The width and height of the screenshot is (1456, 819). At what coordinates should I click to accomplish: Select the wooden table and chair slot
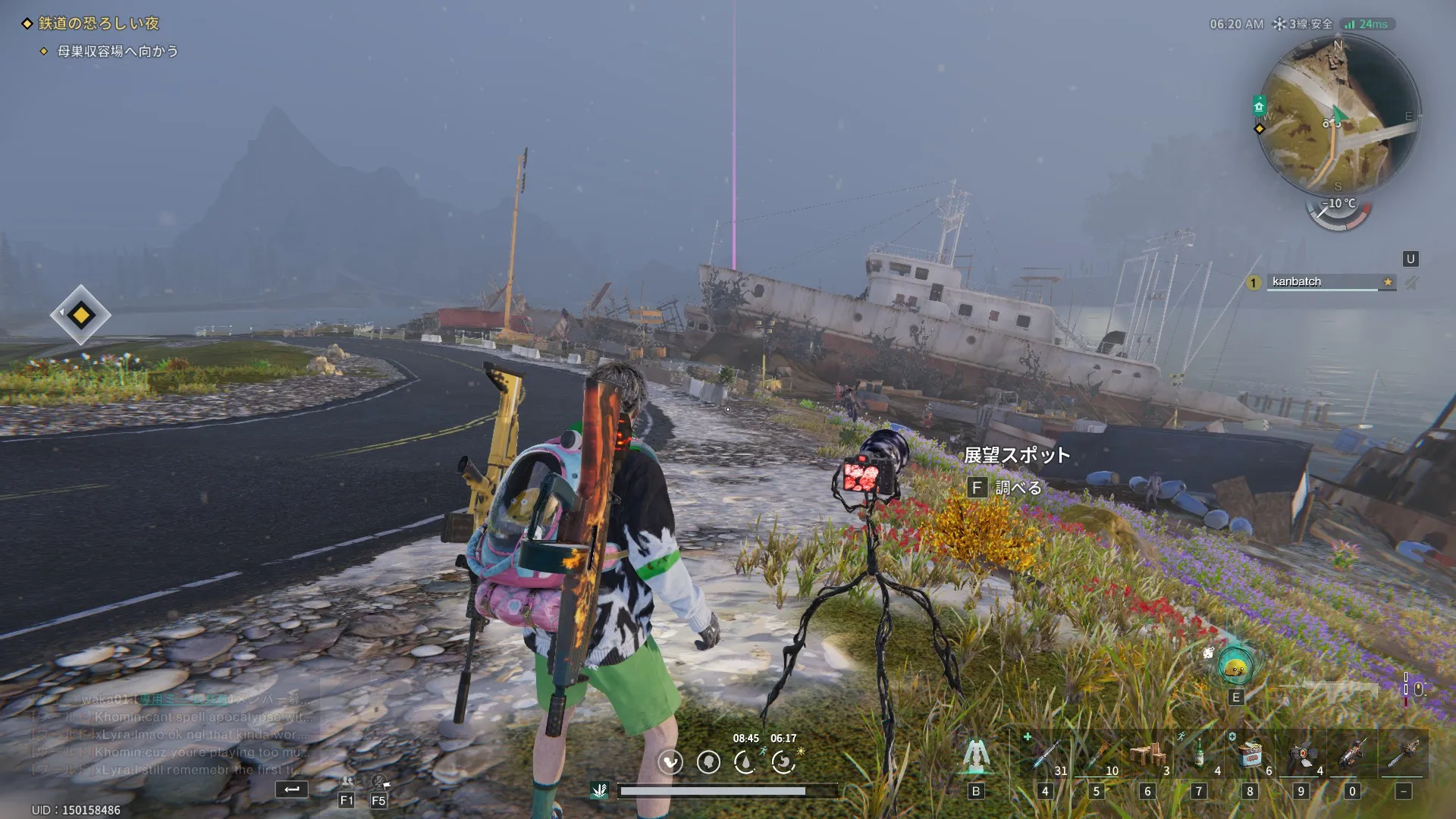1147,755
